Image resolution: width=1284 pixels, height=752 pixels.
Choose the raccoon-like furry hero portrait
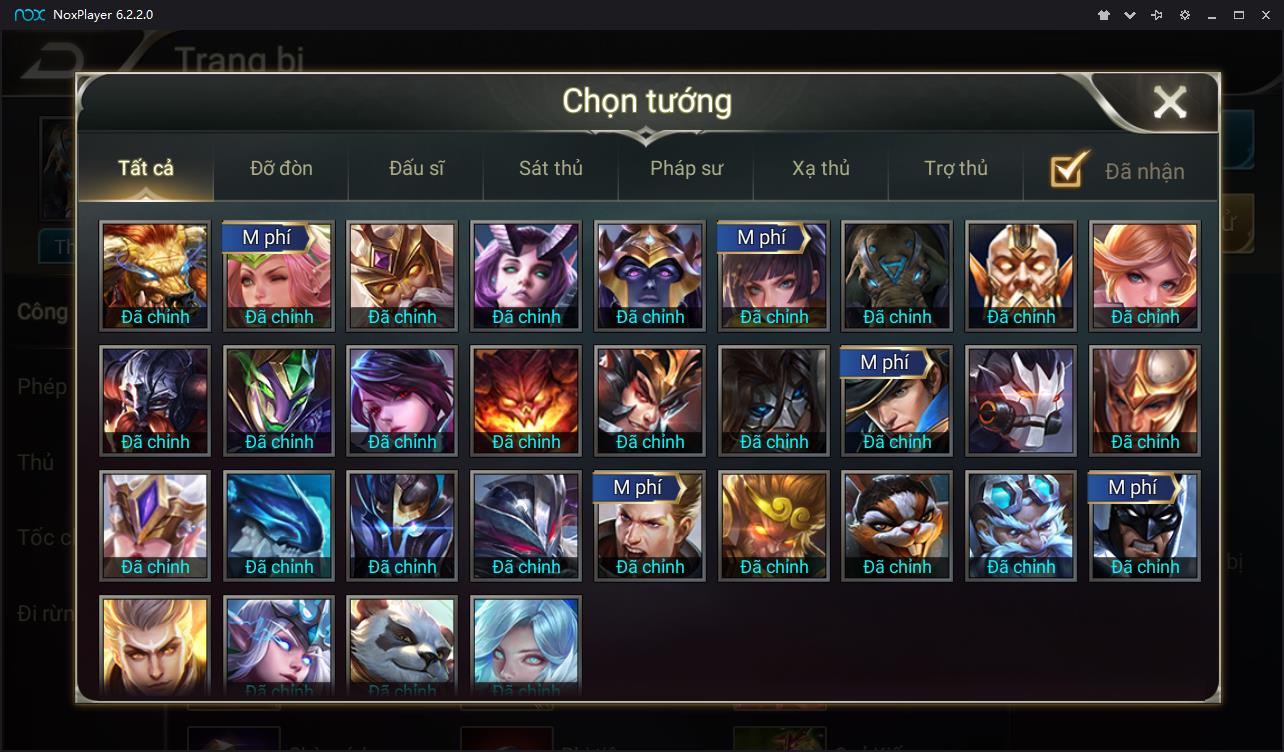tap(897, 525)
